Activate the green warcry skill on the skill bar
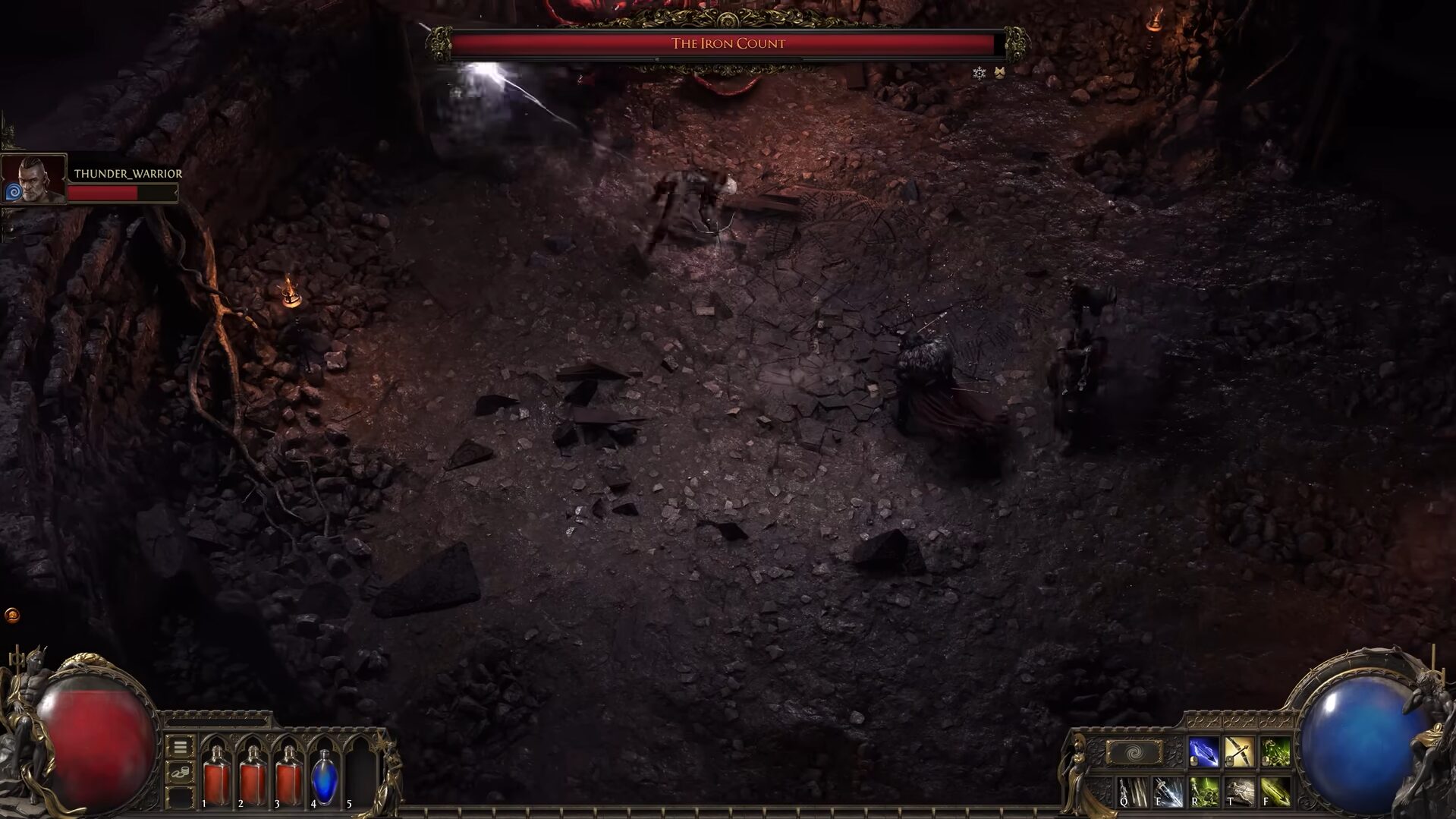This screenshot has height=819, width=1456. (x=1275, y=751)
